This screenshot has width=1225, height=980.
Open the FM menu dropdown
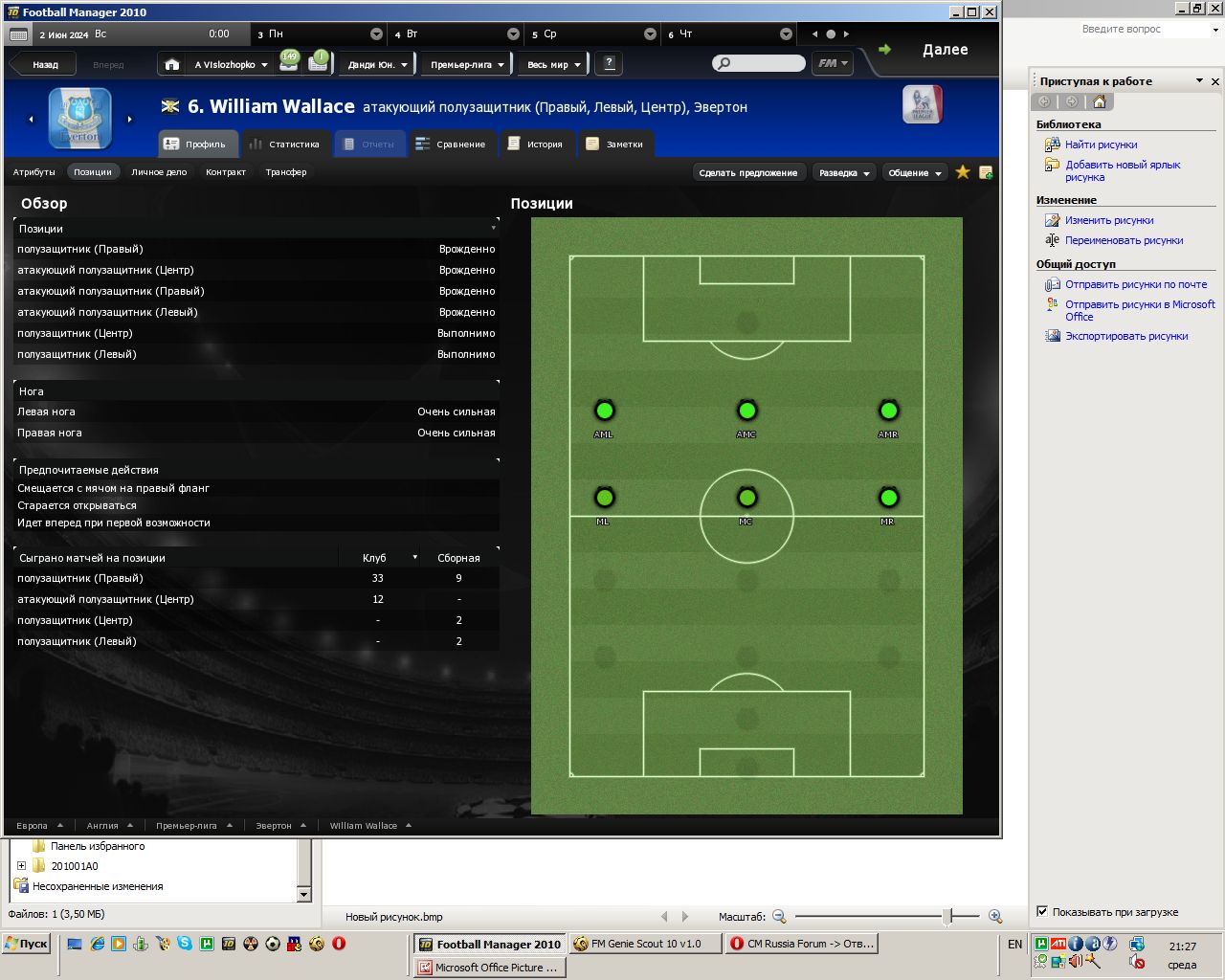(832, 63)
